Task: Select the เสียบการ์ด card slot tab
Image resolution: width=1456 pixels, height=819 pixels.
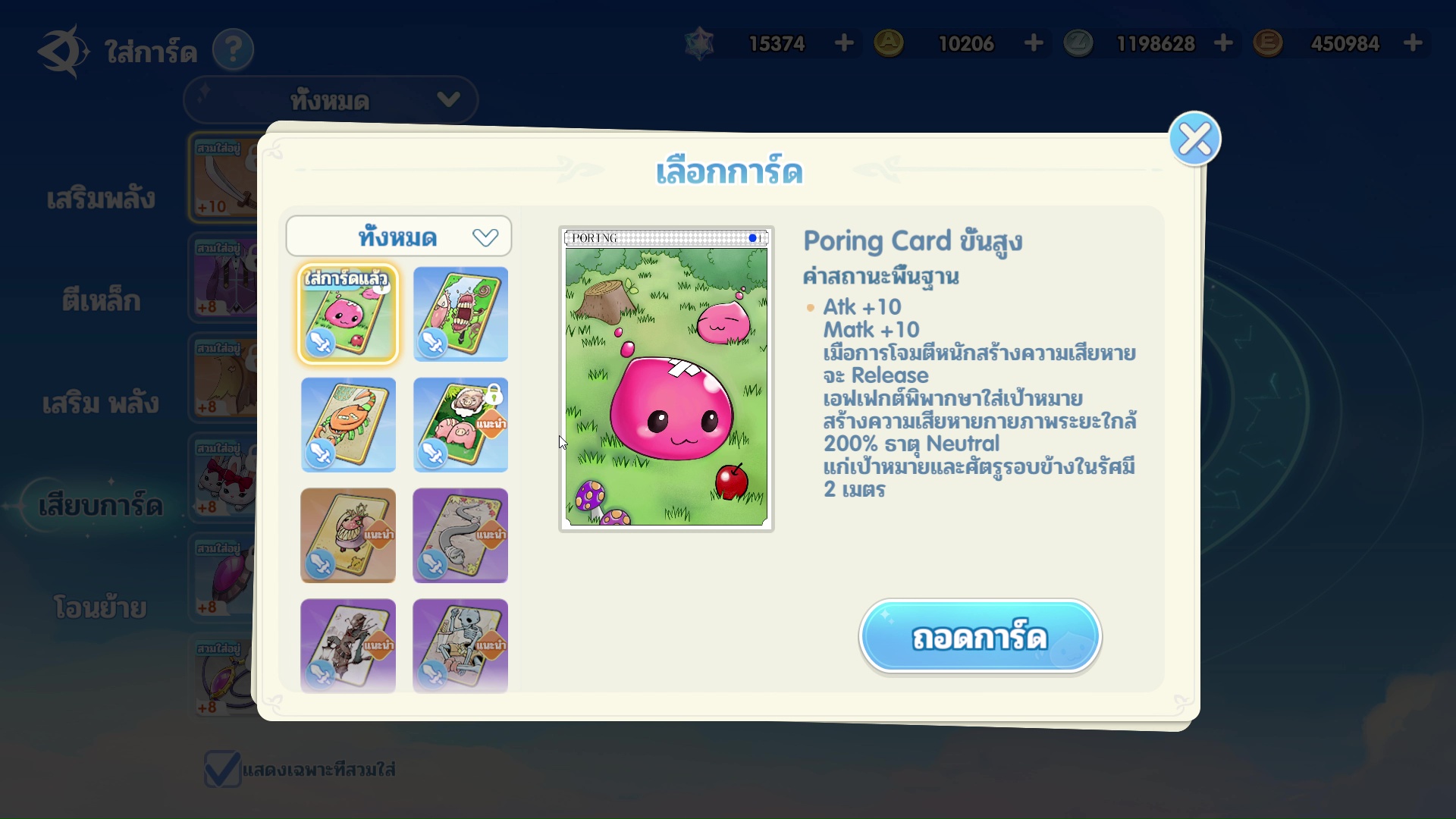Action: 101,505
